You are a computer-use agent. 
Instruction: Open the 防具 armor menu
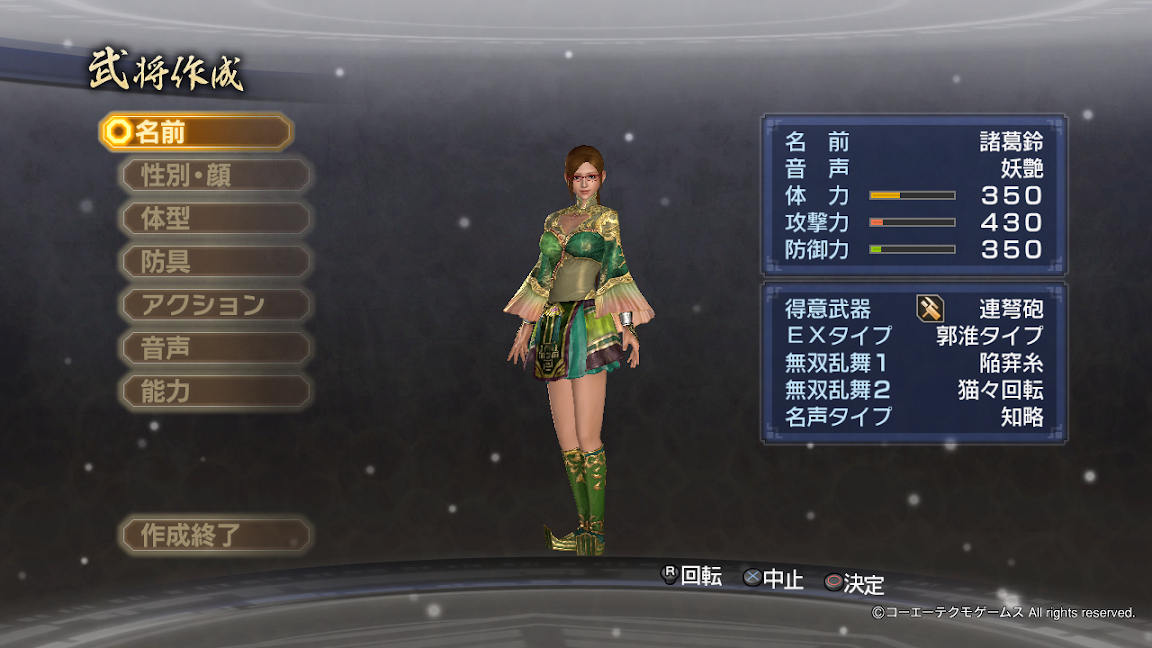coord(215,262)
